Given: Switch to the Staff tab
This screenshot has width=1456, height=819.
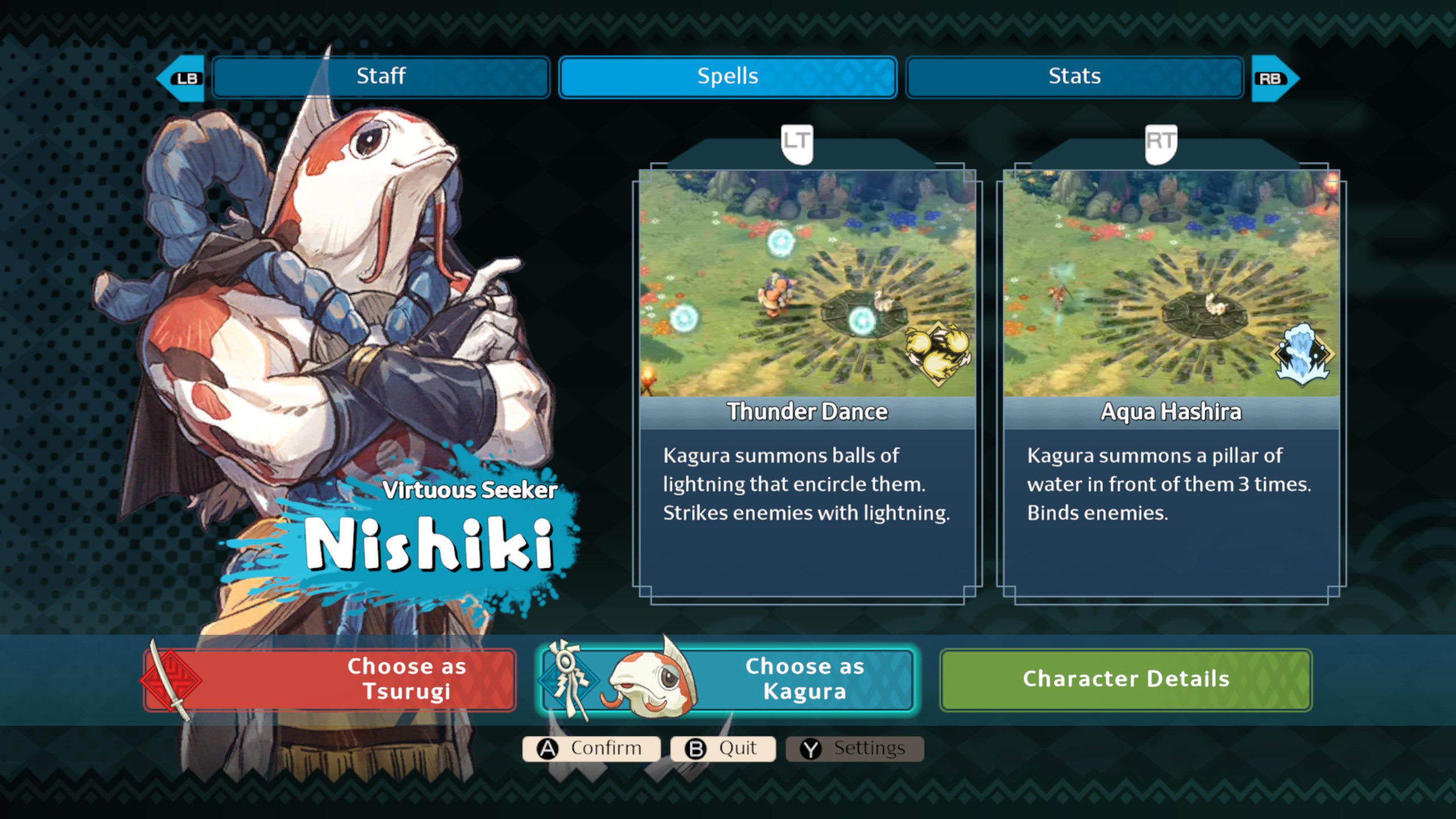Looking at the screenshot, I should coord(380,77).
